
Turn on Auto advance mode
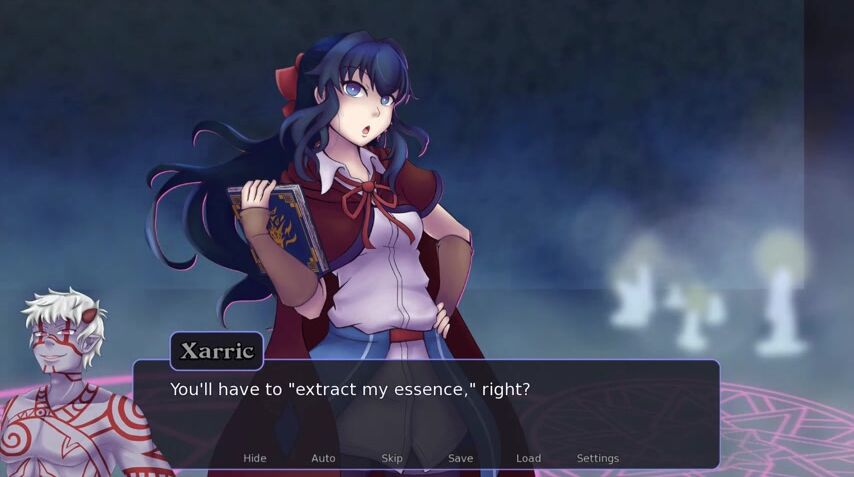click(x=323, y=458)
